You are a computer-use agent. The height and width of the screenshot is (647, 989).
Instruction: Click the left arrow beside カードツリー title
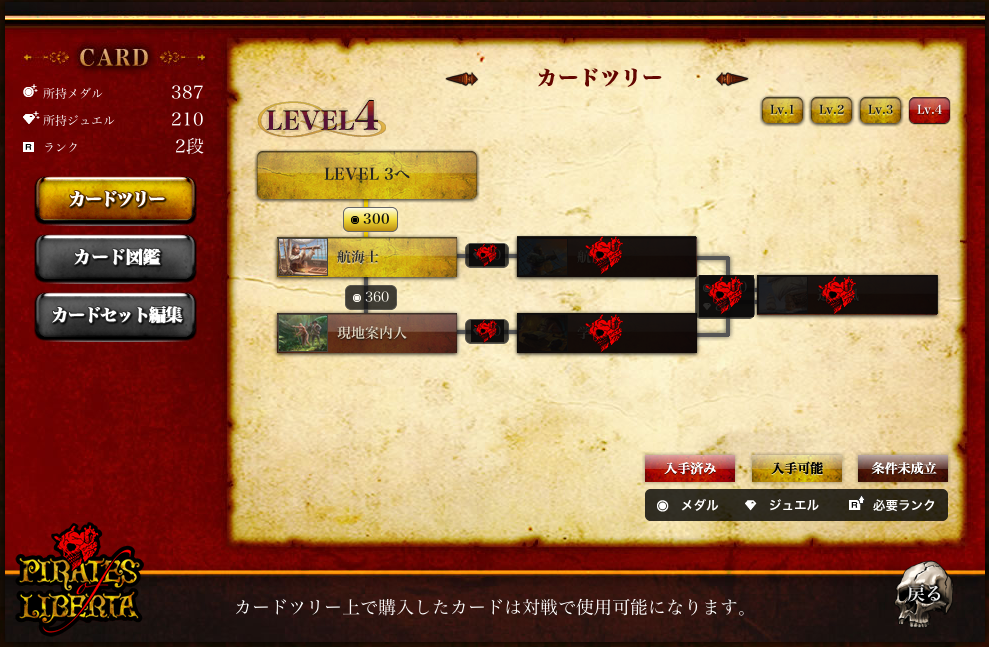point(461,79)
